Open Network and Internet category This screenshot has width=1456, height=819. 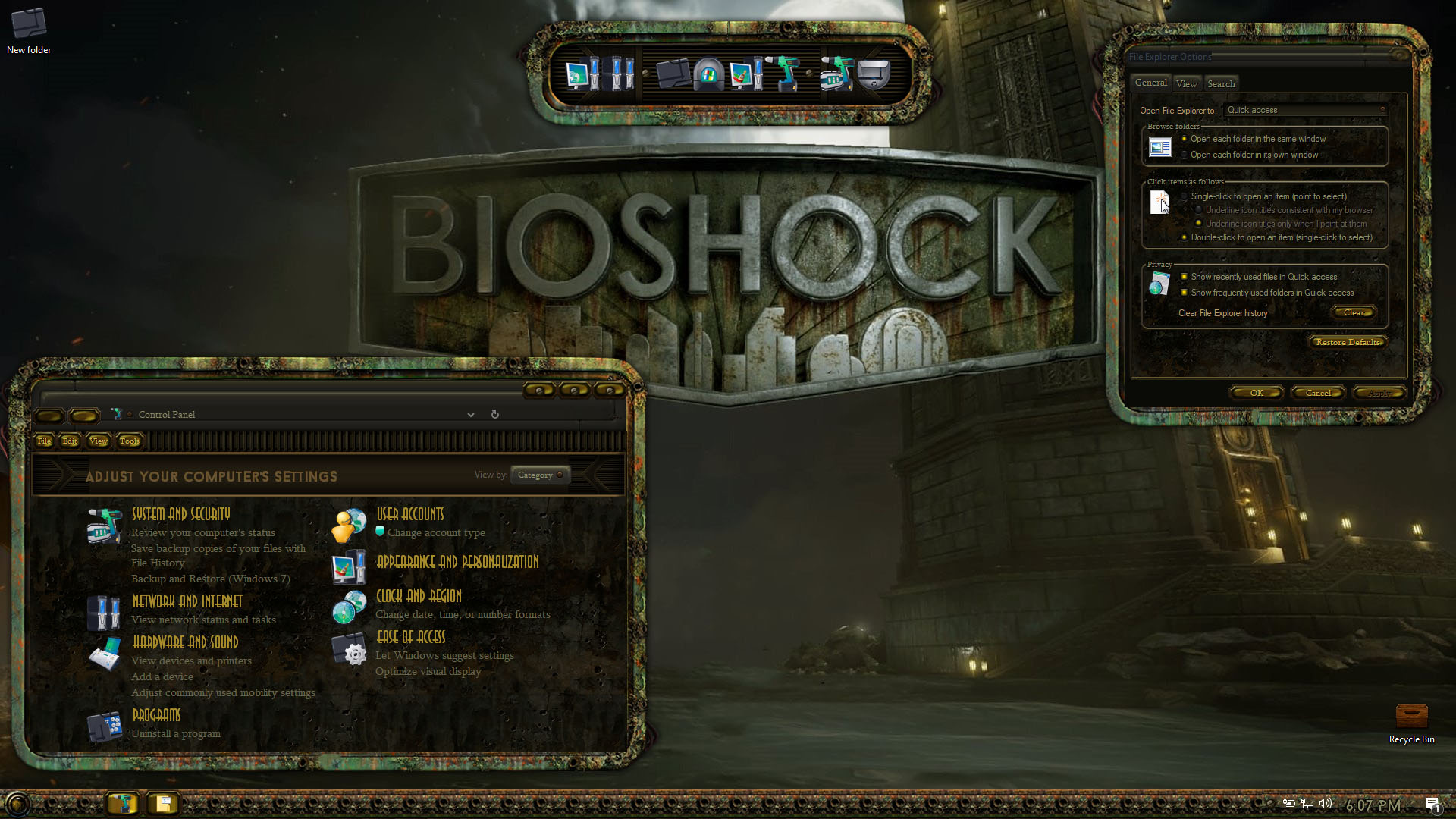click(x=187, y=601)
